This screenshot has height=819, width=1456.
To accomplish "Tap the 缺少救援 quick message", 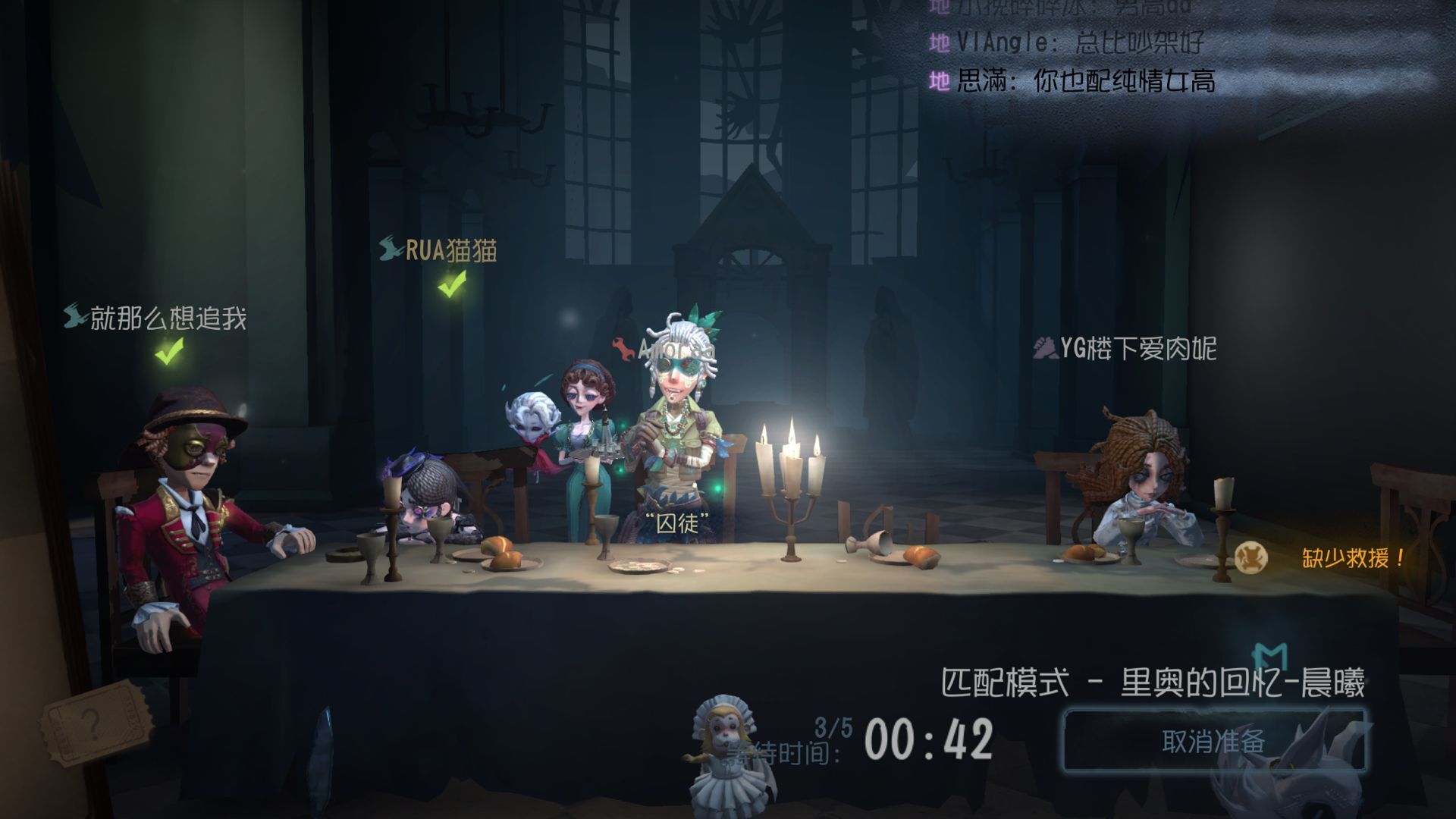I will [x=1351, y=559].
